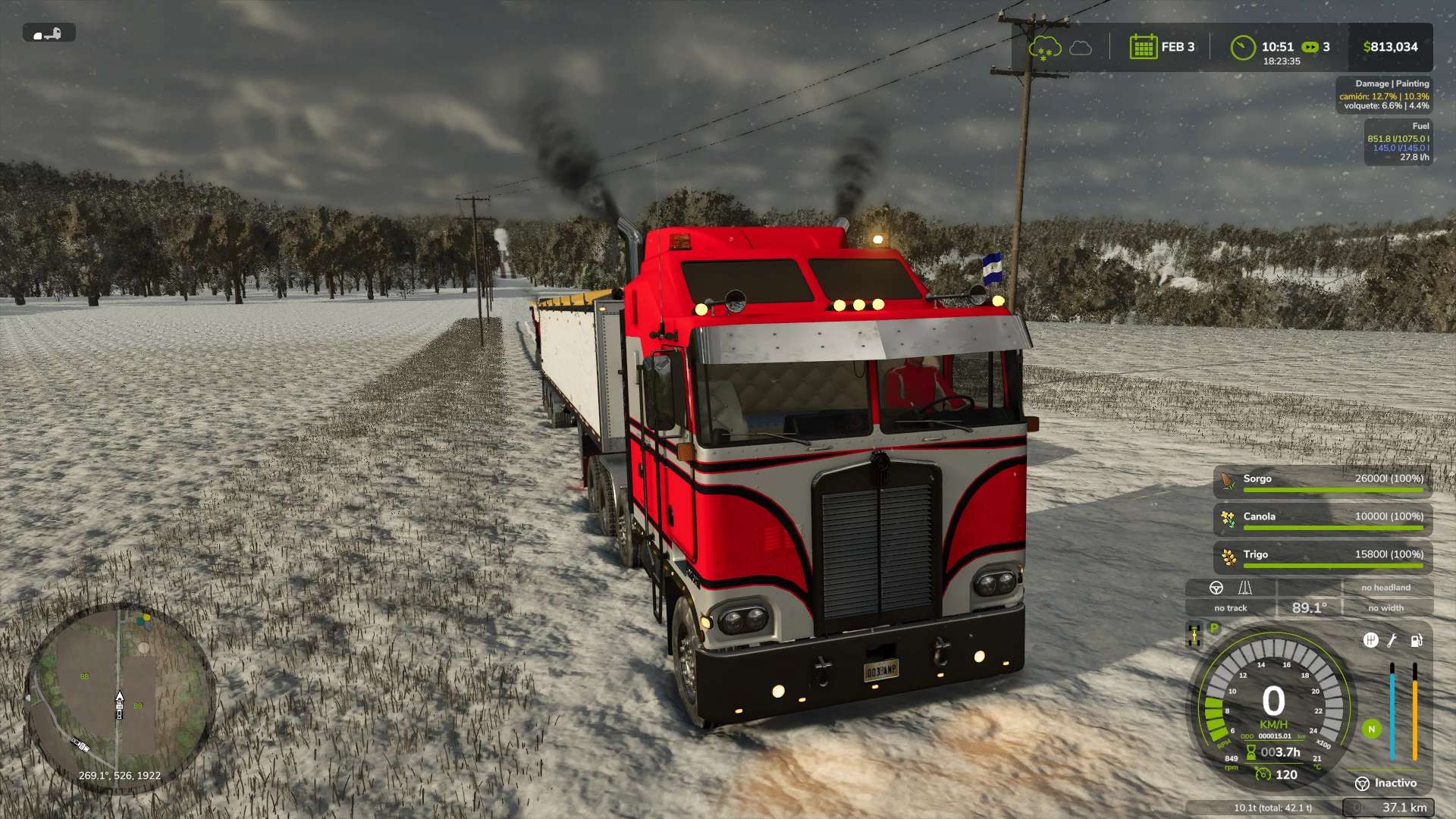Select the truck-and-trailer vehicle icon

tap(49, 33)
